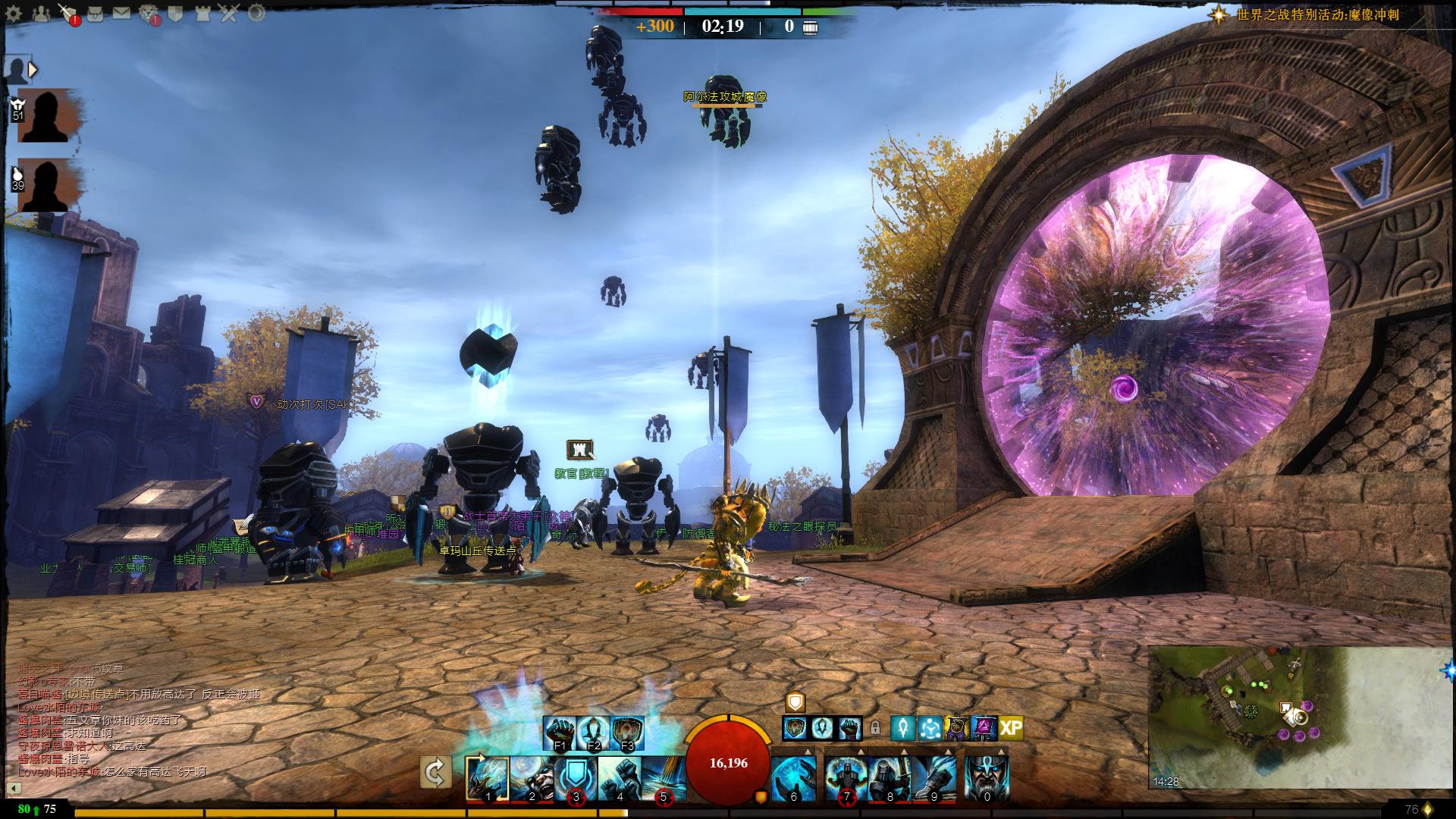The width and height of the screenshot is (1456, 819).
Task: Open the contacts and LFG panel
Action: click(x=42, y=13)
